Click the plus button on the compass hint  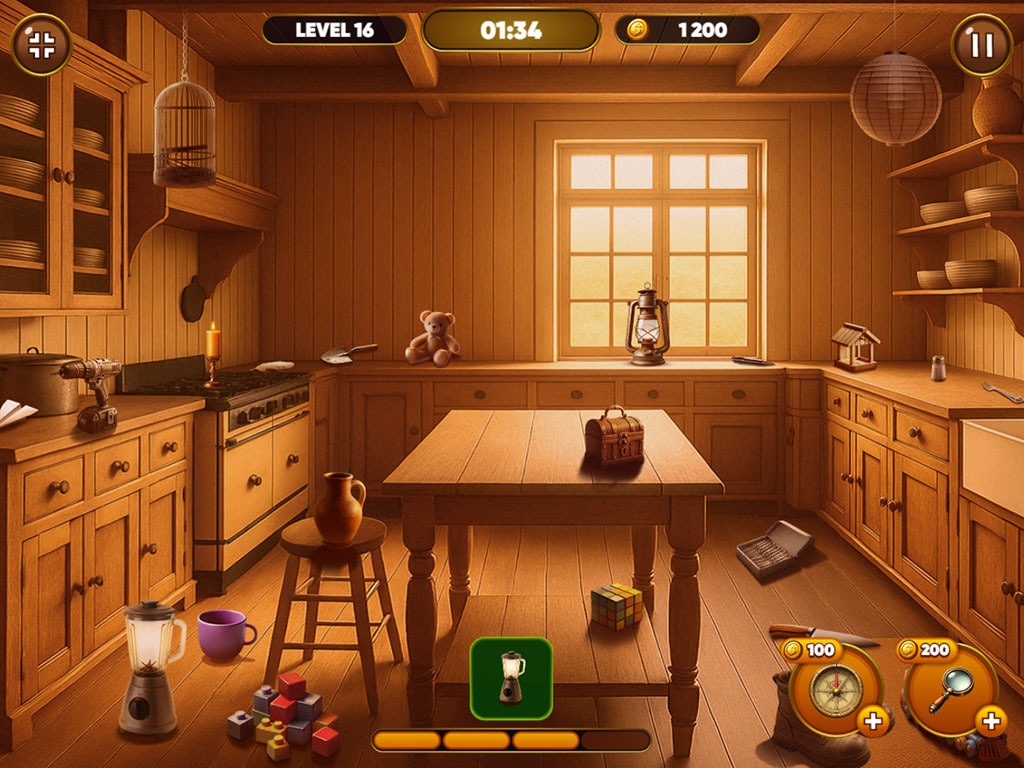[x=873, y=720]
